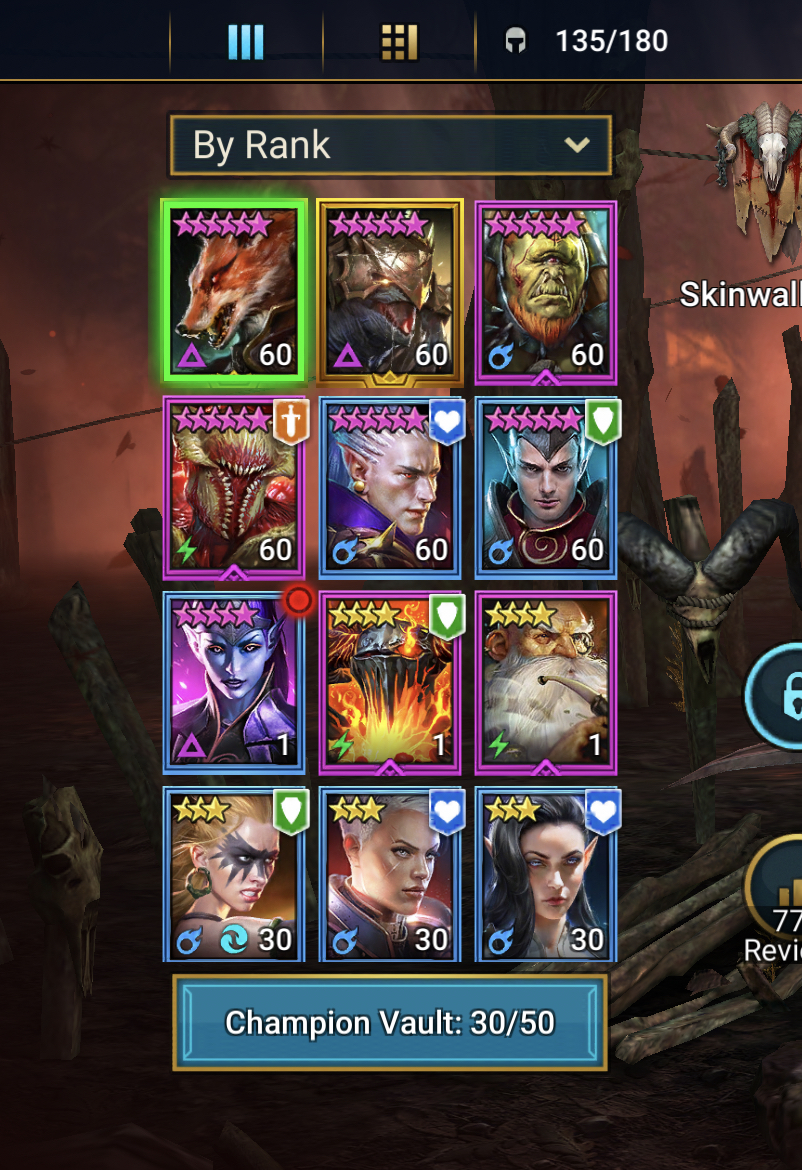802x1170 pixels.
Task: Select the dark-haired elf with circlet
Action: [x=545, y=486]
